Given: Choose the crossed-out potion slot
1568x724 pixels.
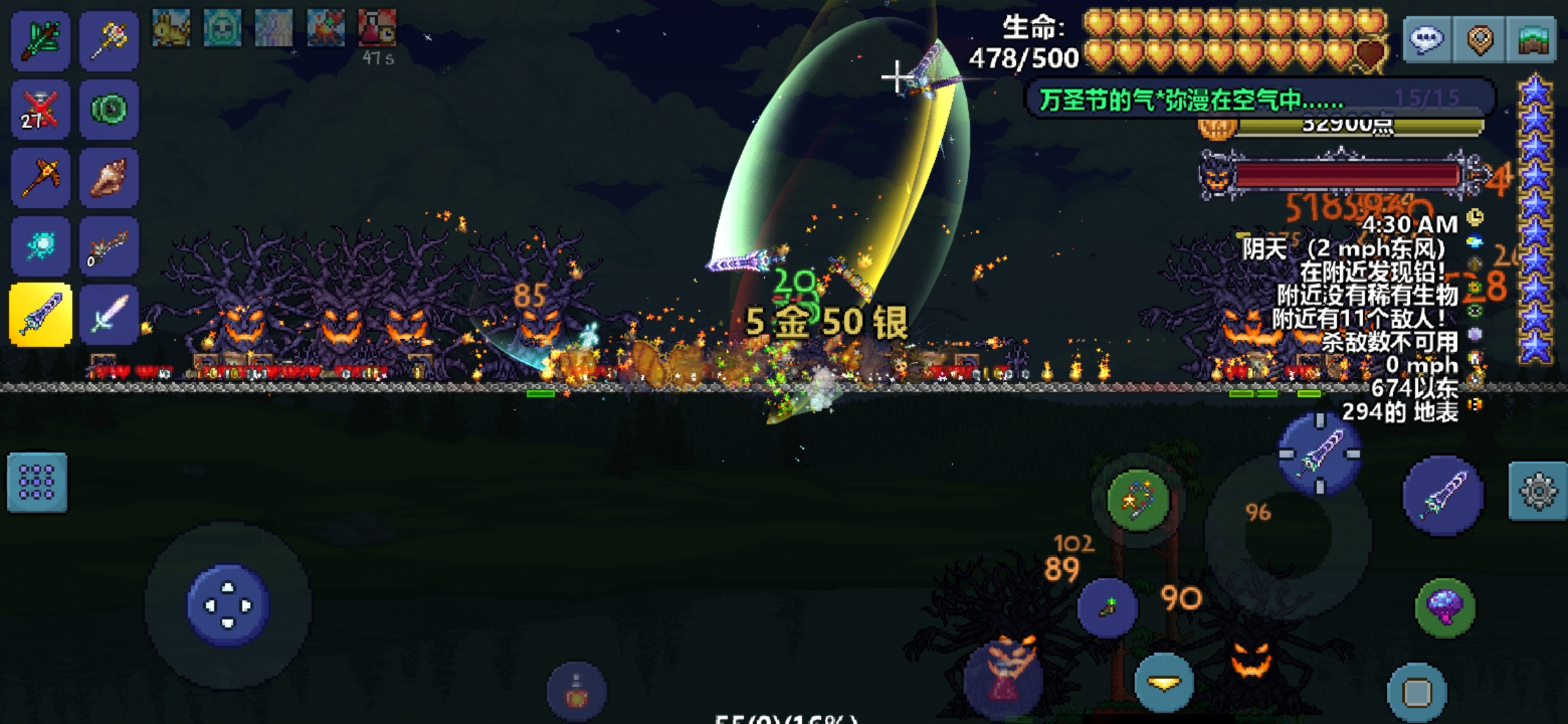Looking at the screenshot, I should (40, 109).
